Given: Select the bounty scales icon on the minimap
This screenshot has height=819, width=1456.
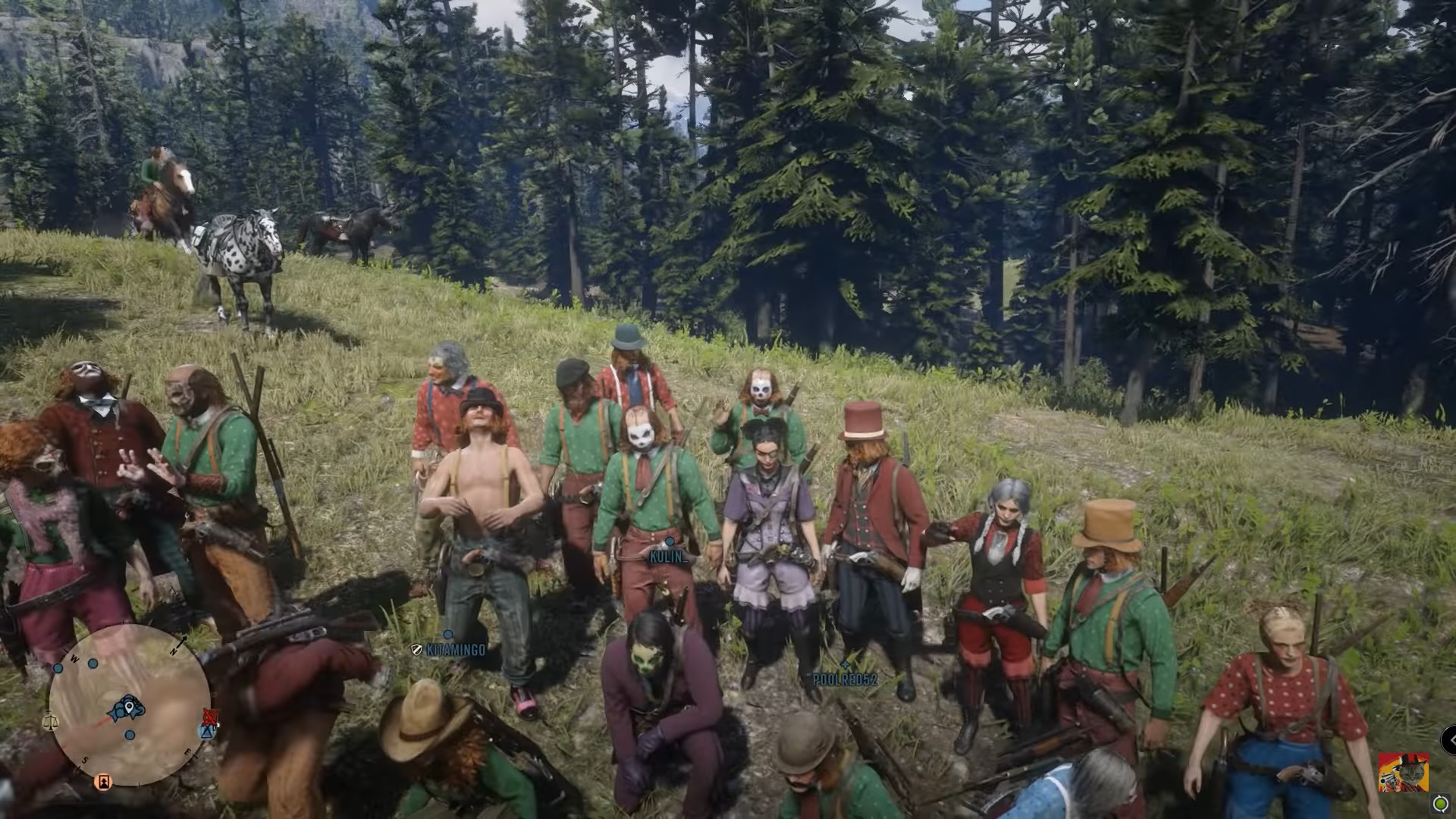Looking at the screenshot, I should click(x=52, y=719).
